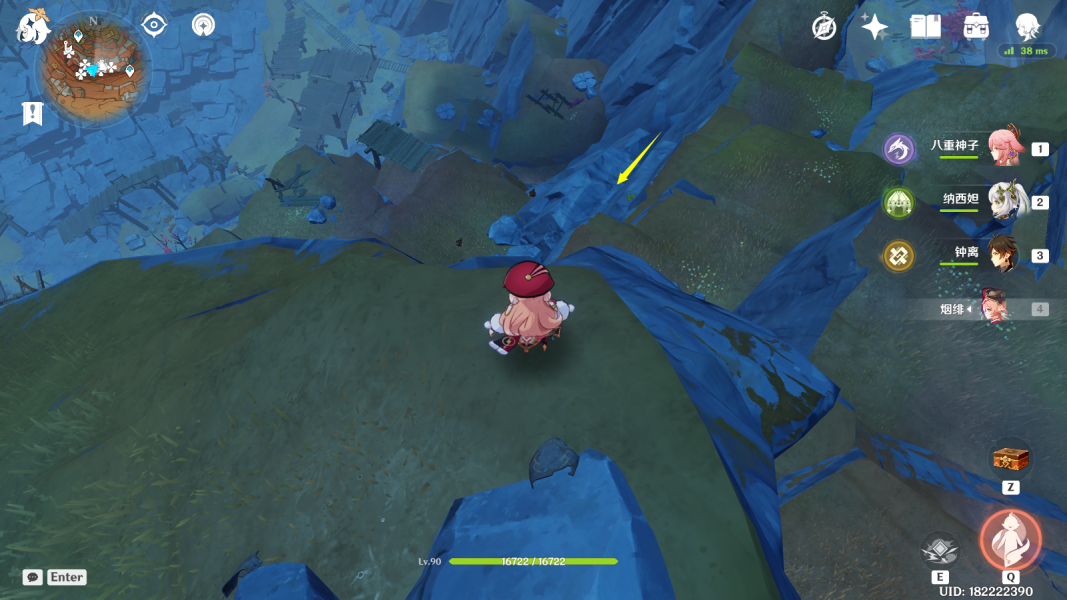Activate the elemental burst icon

click(1010, 540)
